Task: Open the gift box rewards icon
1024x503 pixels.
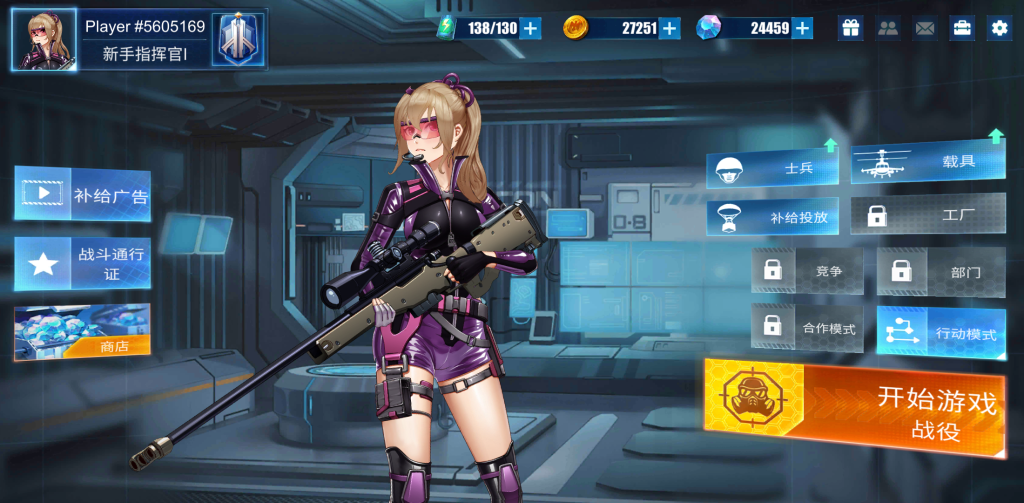Action: point(851,28)
